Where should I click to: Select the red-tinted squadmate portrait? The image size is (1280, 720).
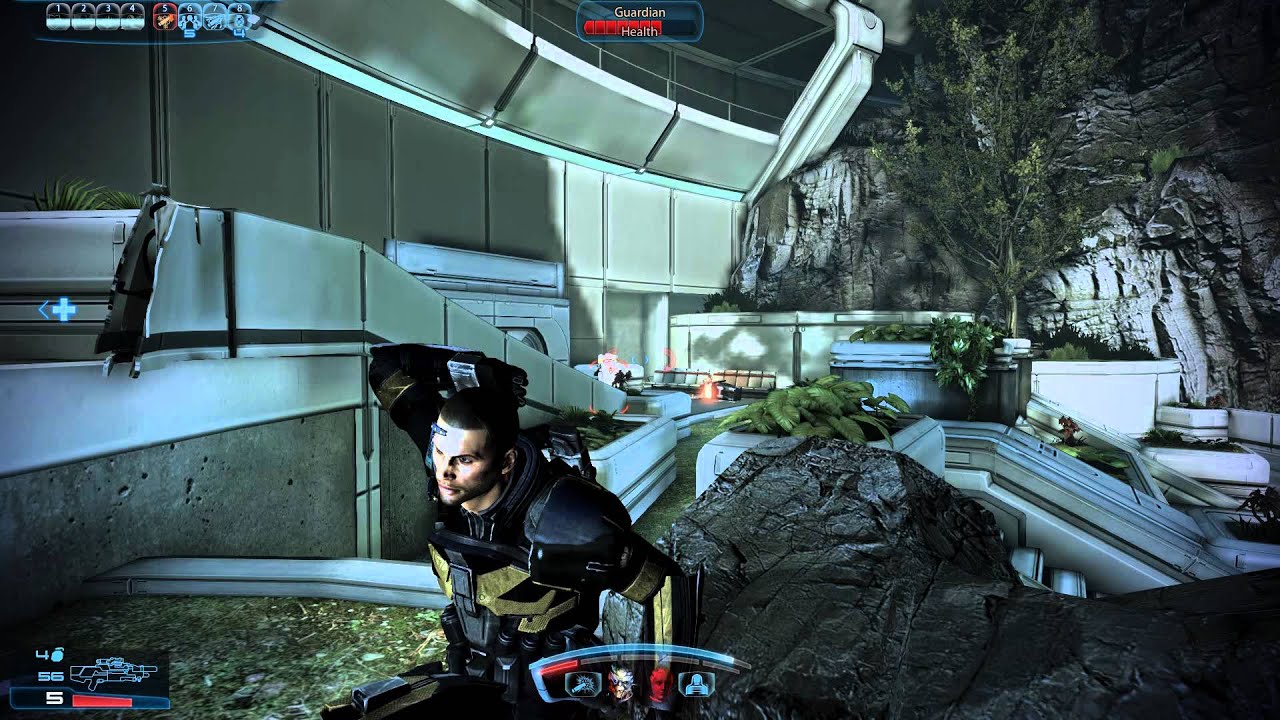658,684
